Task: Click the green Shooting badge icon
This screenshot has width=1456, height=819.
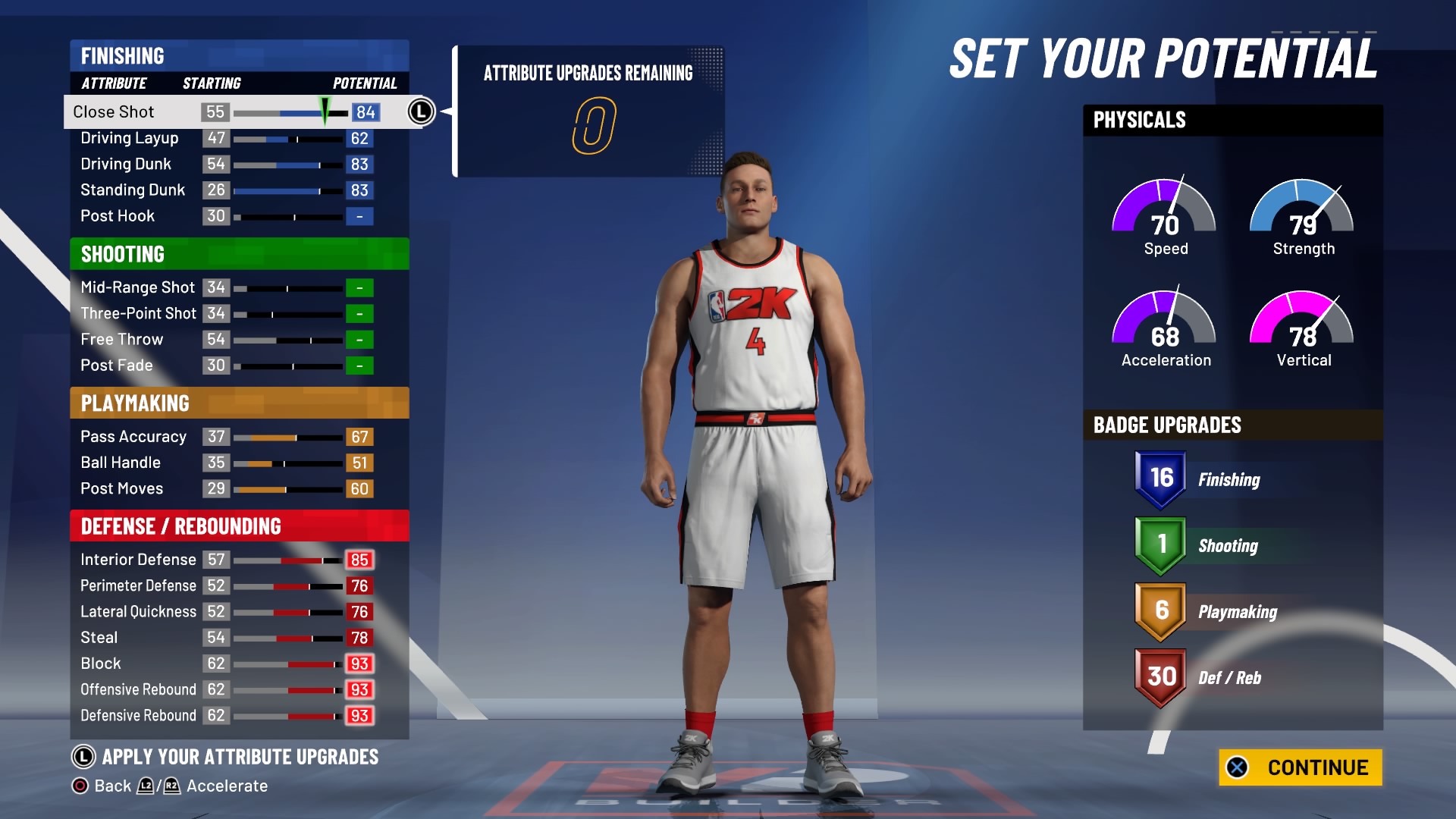Action: 1159,544
